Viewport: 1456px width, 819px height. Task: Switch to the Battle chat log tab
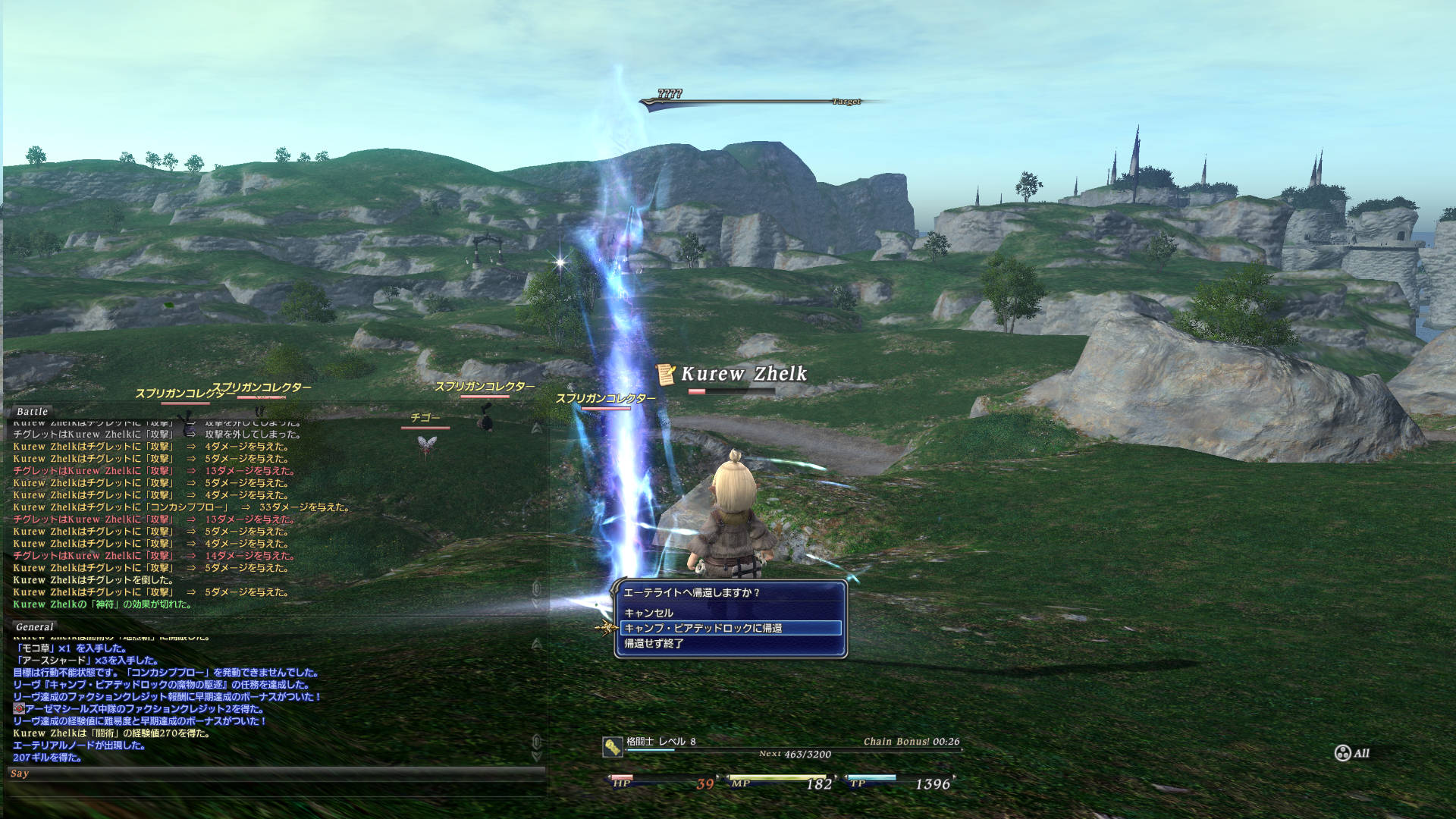click(x=32, y=411)
